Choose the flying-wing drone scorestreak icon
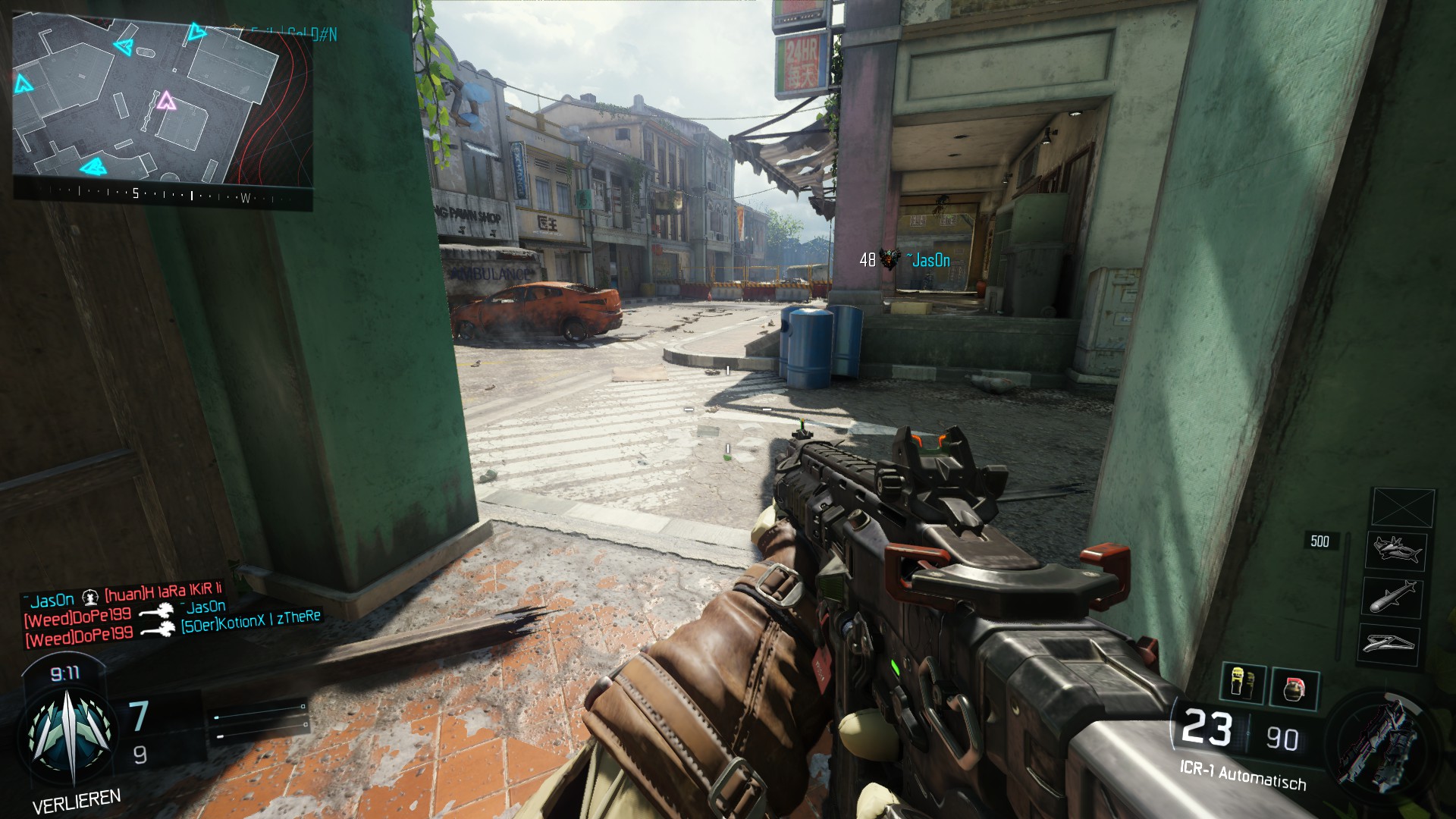The height and width of the screenshot is (819, 1456). click(1389, 644)
